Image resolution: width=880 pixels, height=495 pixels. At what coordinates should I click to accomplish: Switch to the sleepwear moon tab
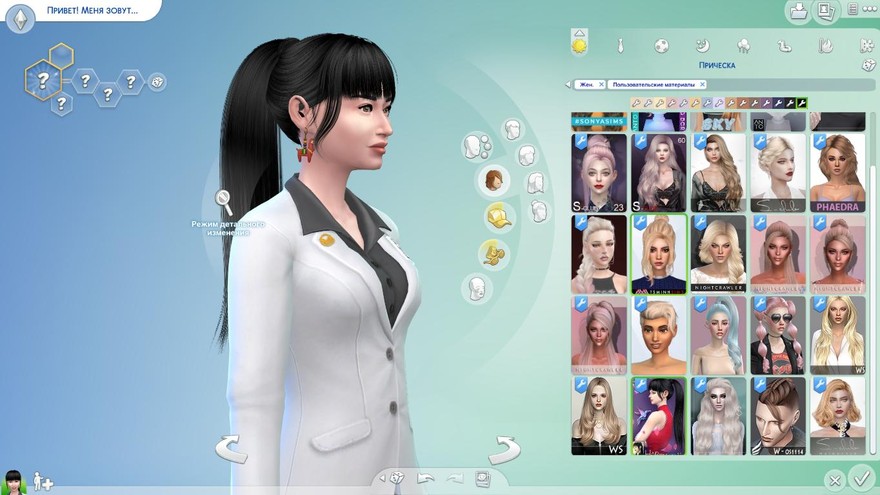(702, 45)
